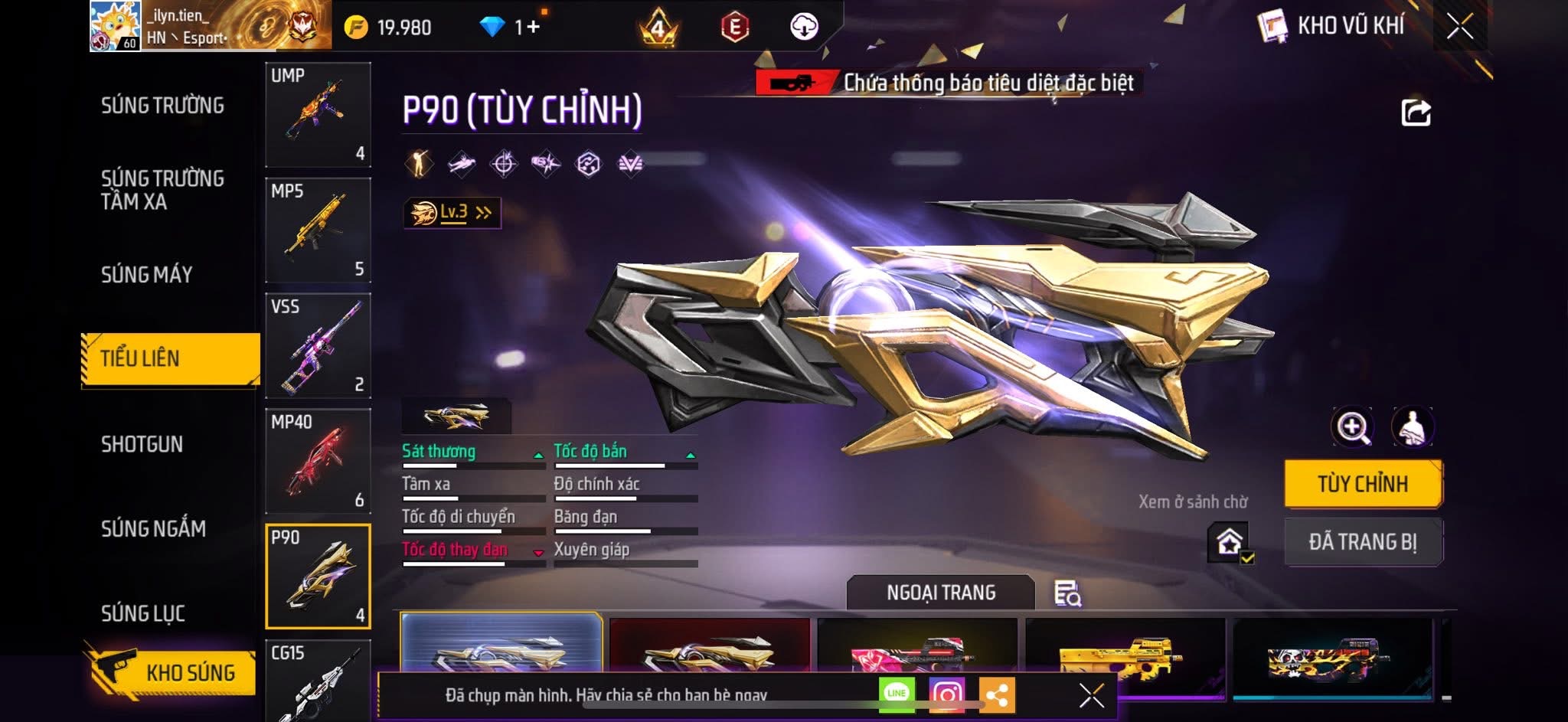Open the Kho Súng gun vault
The image size is (1568, 722).
(x=170, y=672)
